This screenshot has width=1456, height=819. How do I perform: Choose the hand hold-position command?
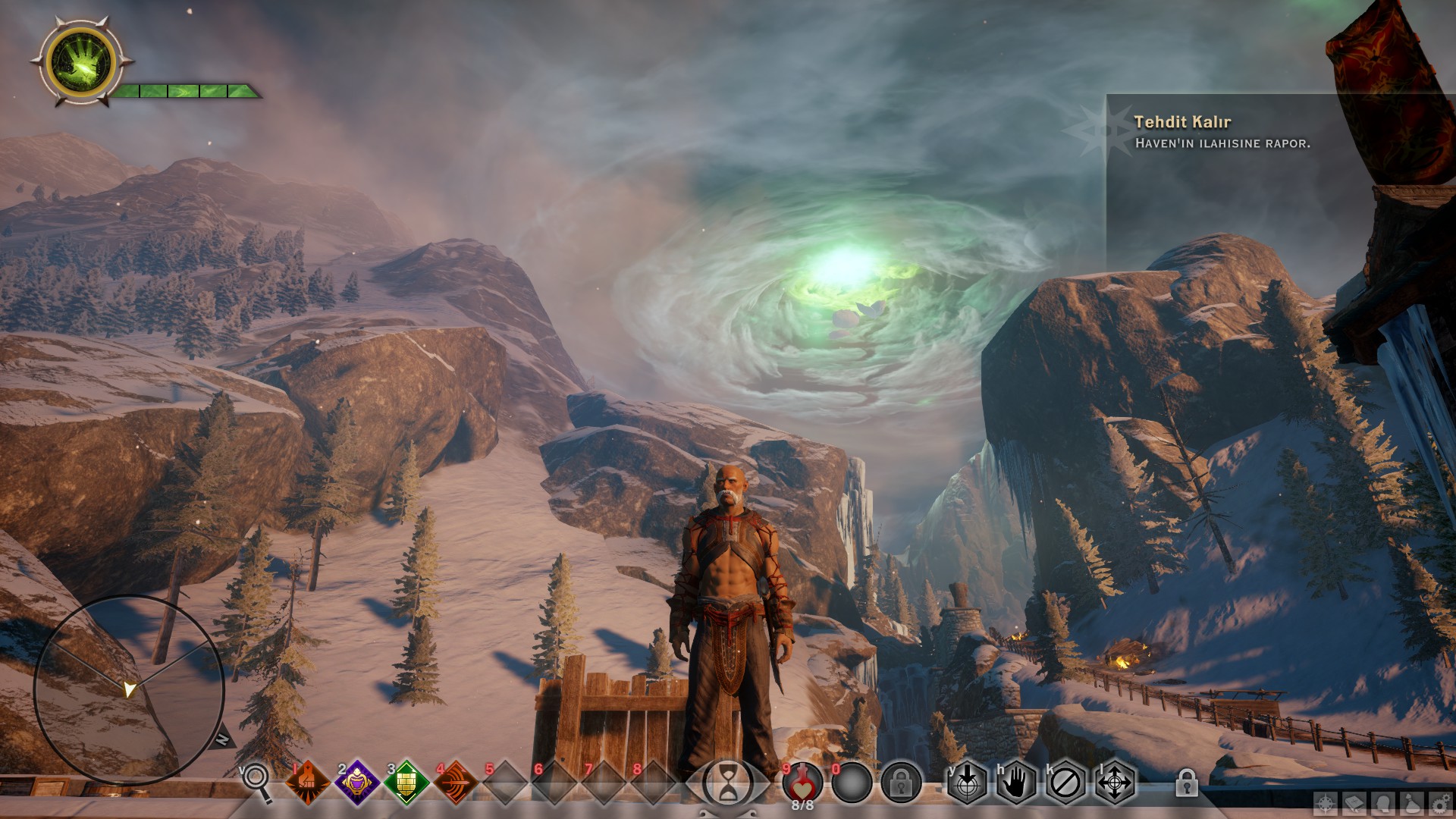click(1016, 783)
